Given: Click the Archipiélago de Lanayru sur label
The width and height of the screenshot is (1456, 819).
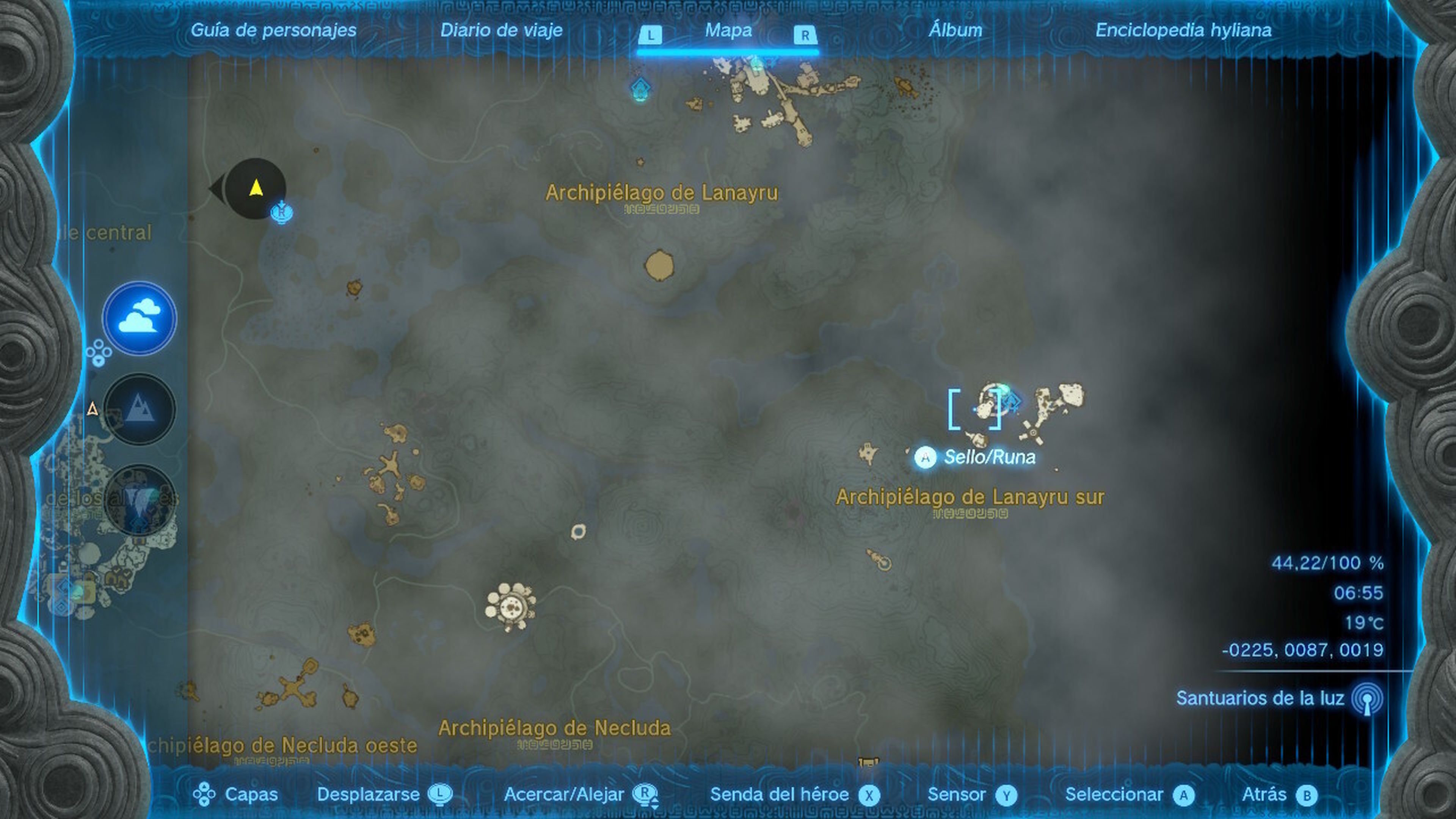Looking at the screenshot, I should (x=970, y=497).
